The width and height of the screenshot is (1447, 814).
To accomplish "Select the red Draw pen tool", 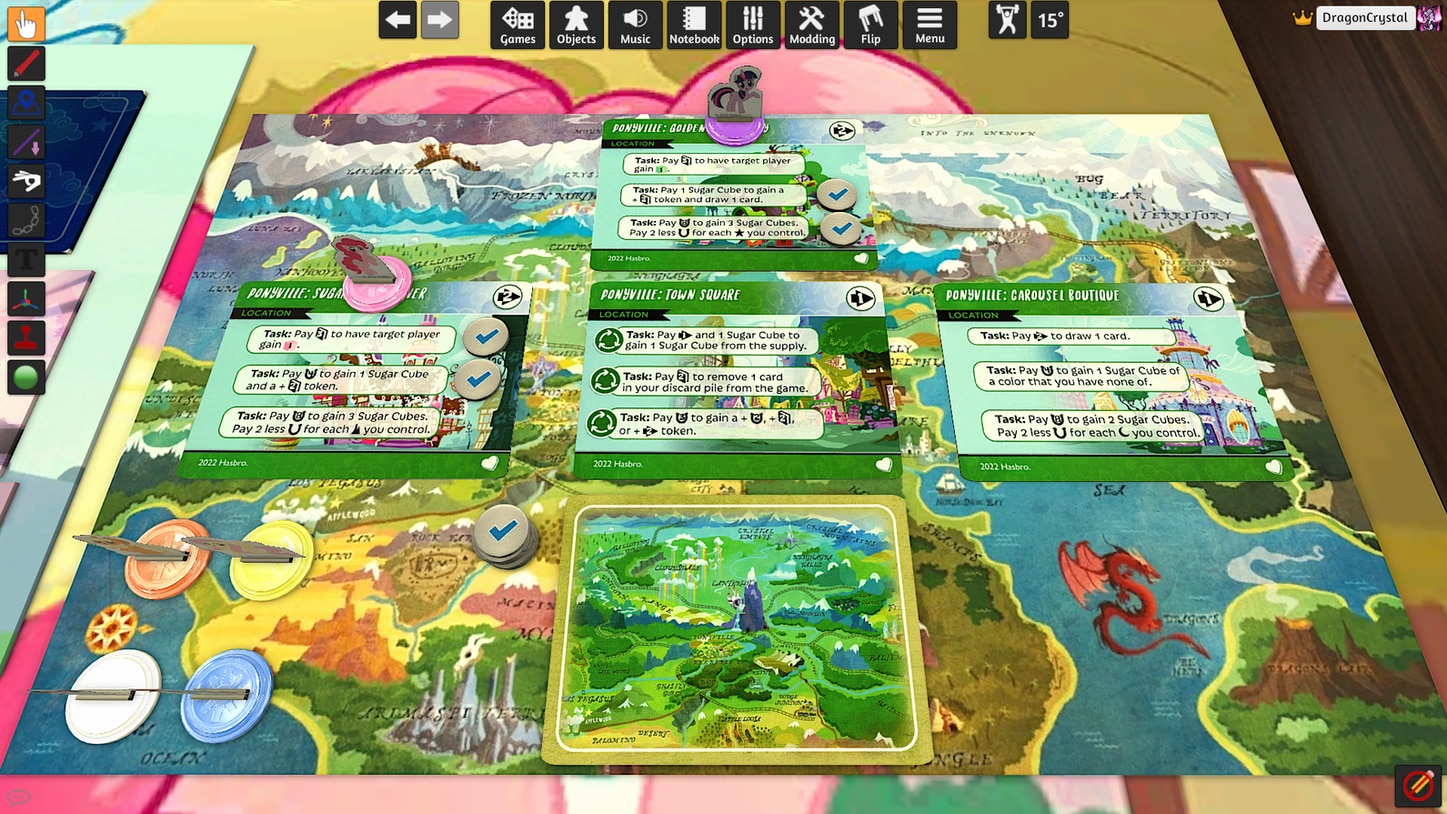I will 26,63.
